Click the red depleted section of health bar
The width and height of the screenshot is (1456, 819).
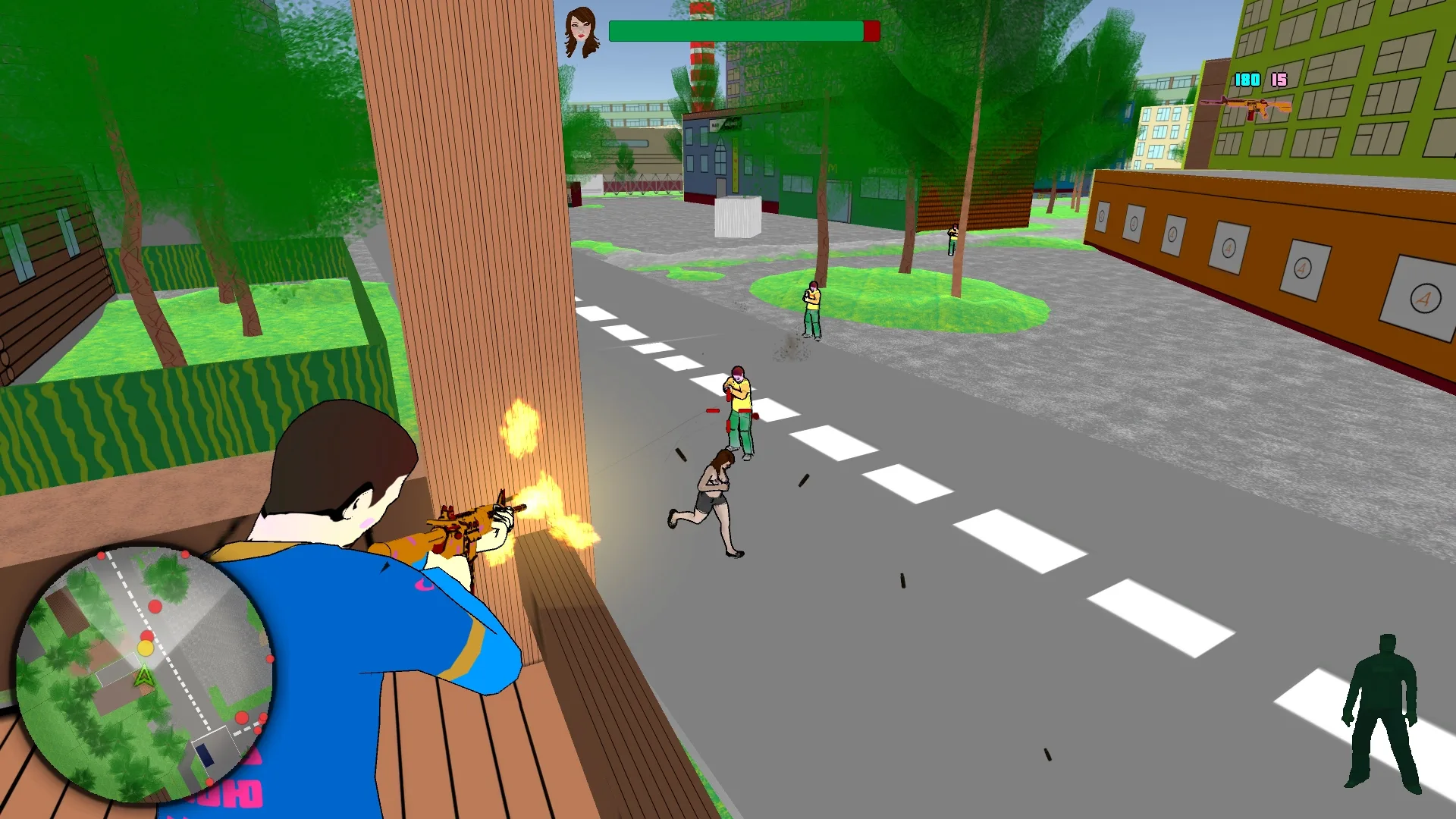(x=871, y=32)
